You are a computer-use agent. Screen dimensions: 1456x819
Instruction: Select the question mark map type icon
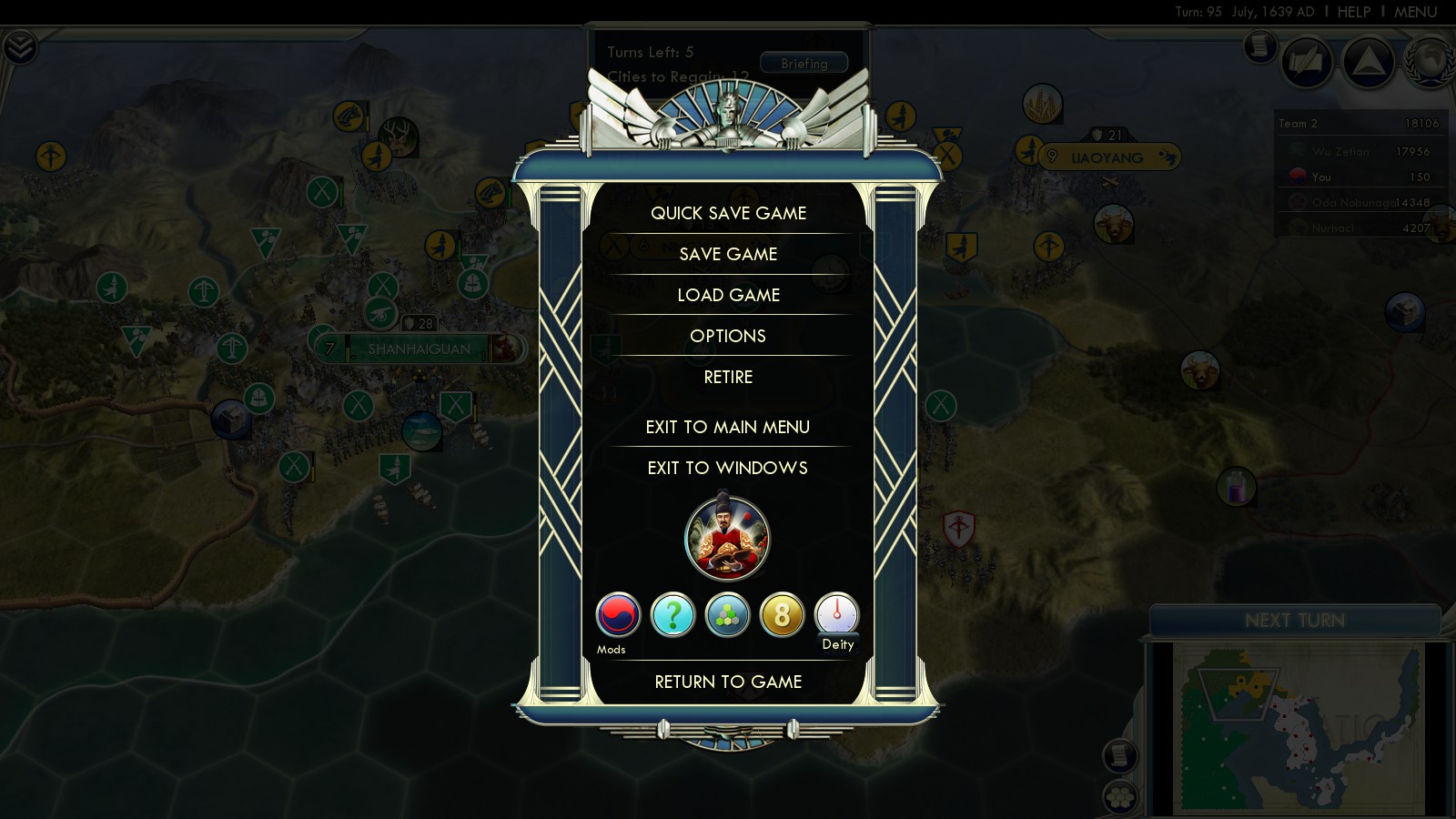(x=672, y=615)
